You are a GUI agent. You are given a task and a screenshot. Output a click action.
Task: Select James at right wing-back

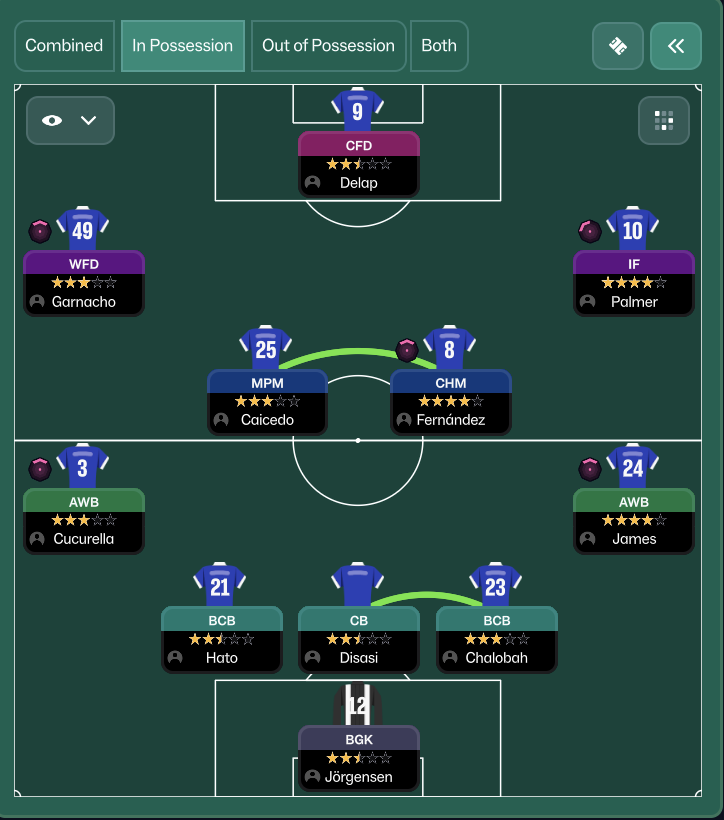pyautogui.click(x=633, y=520)
